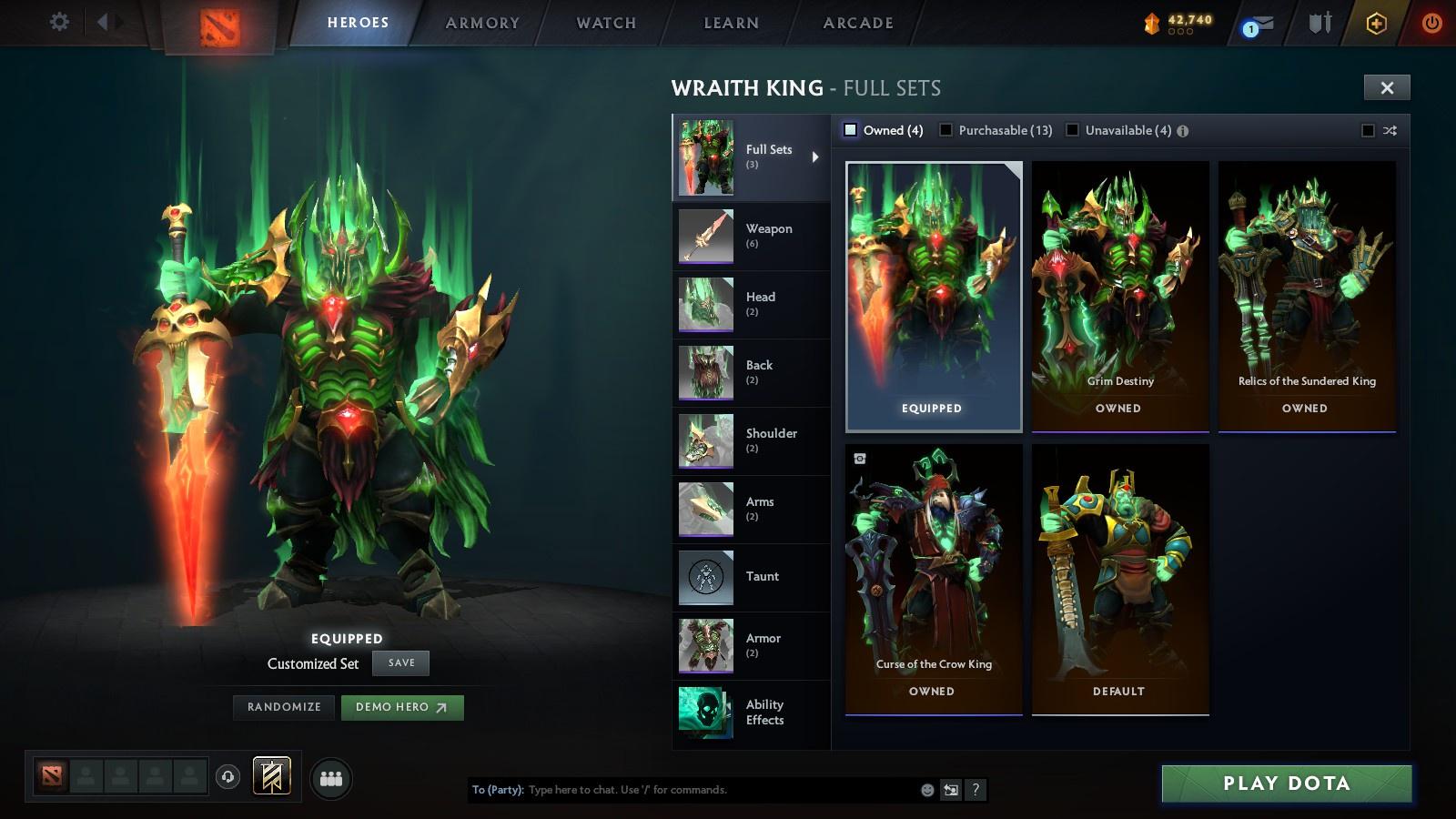This screenshot has width=1456, height=819.
Task: Open the Weapon category in the sidebar
Action: coord(750,236)
